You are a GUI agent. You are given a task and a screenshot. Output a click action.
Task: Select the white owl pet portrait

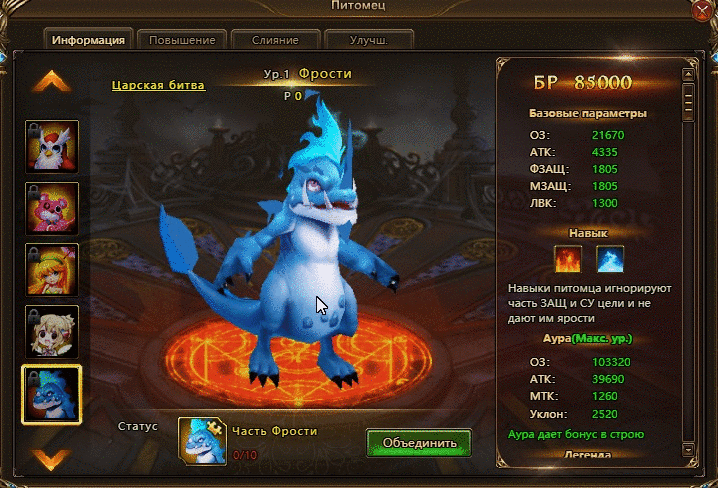tap(51, 149)
